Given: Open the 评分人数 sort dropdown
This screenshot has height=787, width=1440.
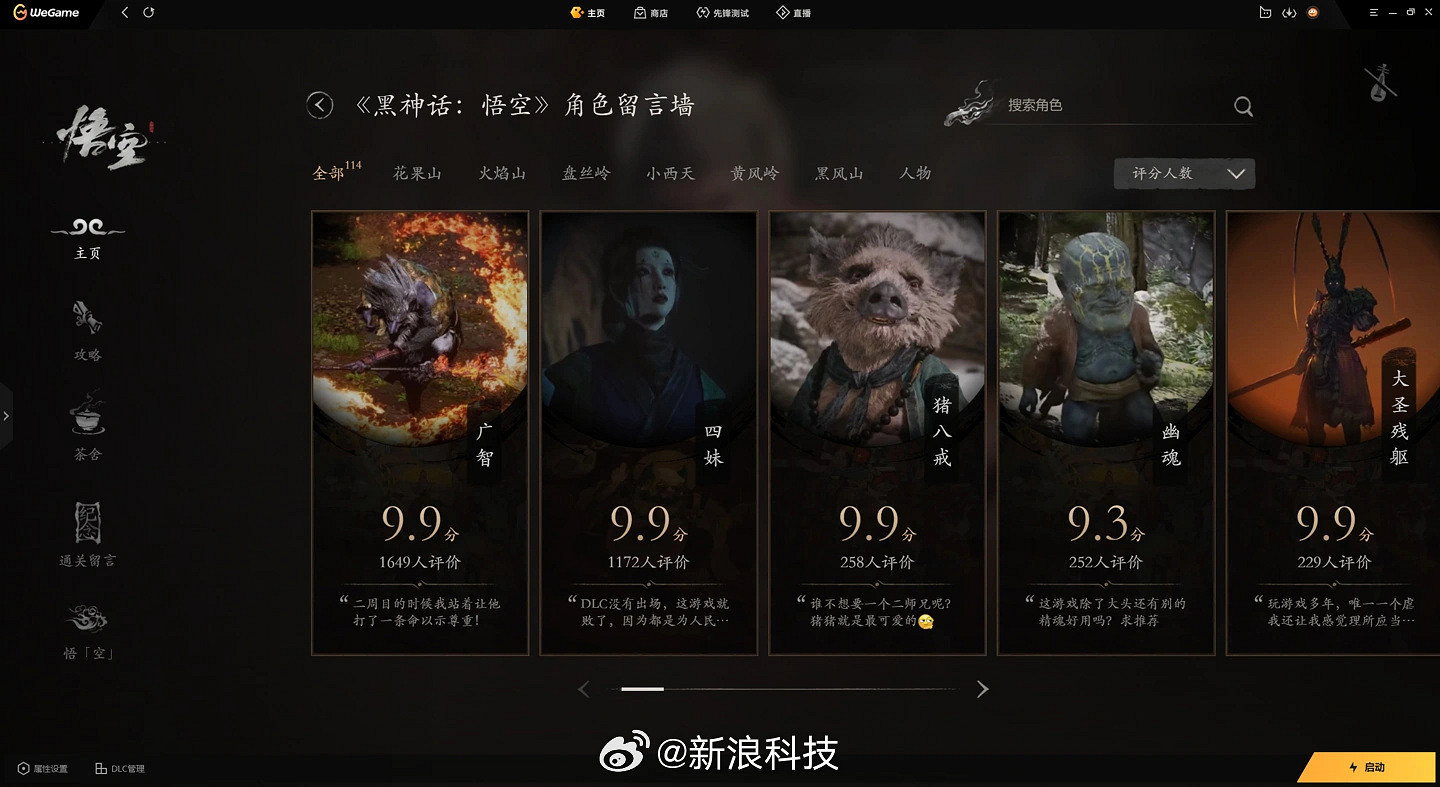Looking at the screenshot, I should (x=1184, y=173).
